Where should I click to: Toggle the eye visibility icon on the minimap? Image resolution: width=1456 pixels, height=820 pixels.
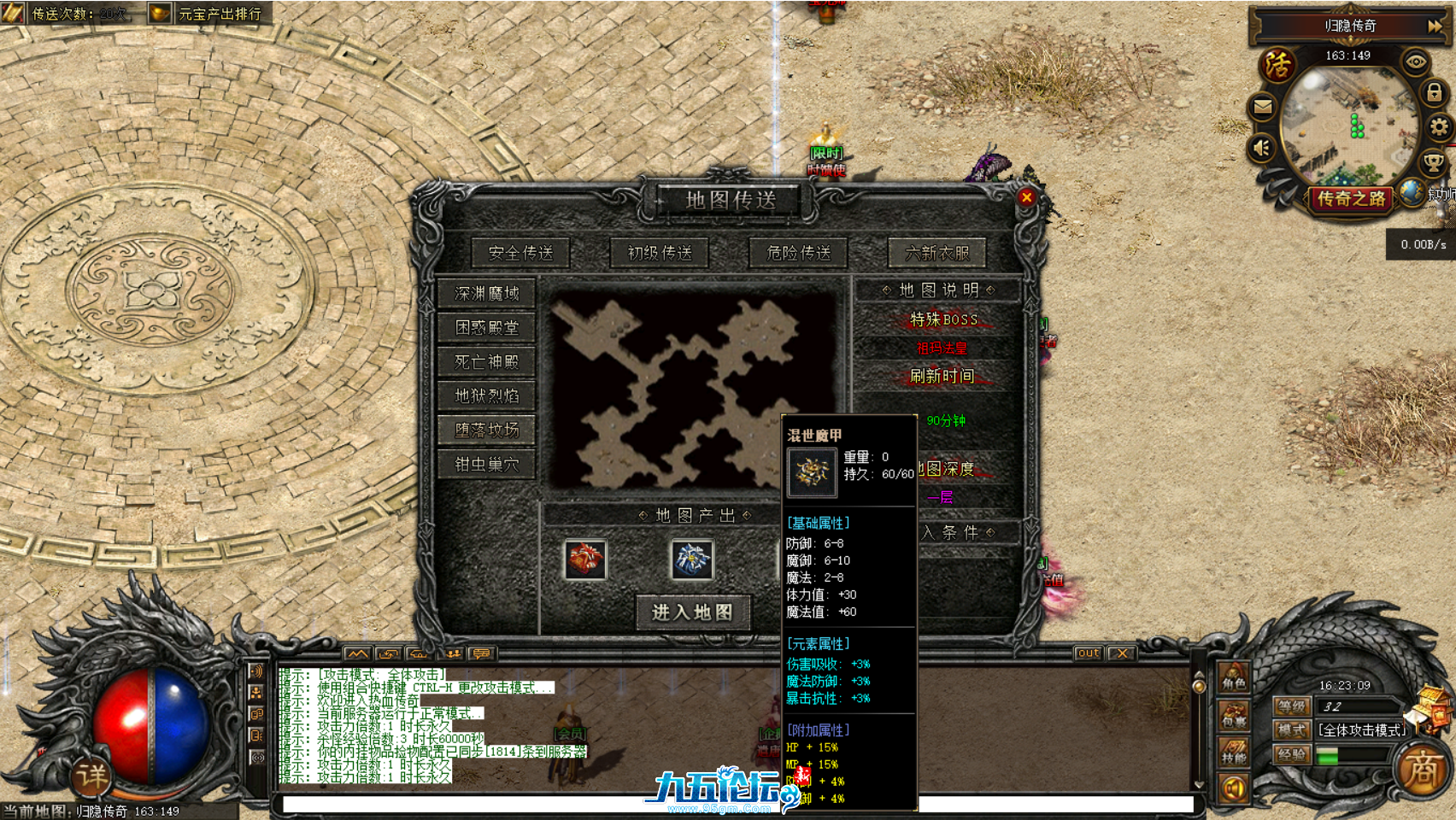pyautogui.click(x=1417, y=62)
